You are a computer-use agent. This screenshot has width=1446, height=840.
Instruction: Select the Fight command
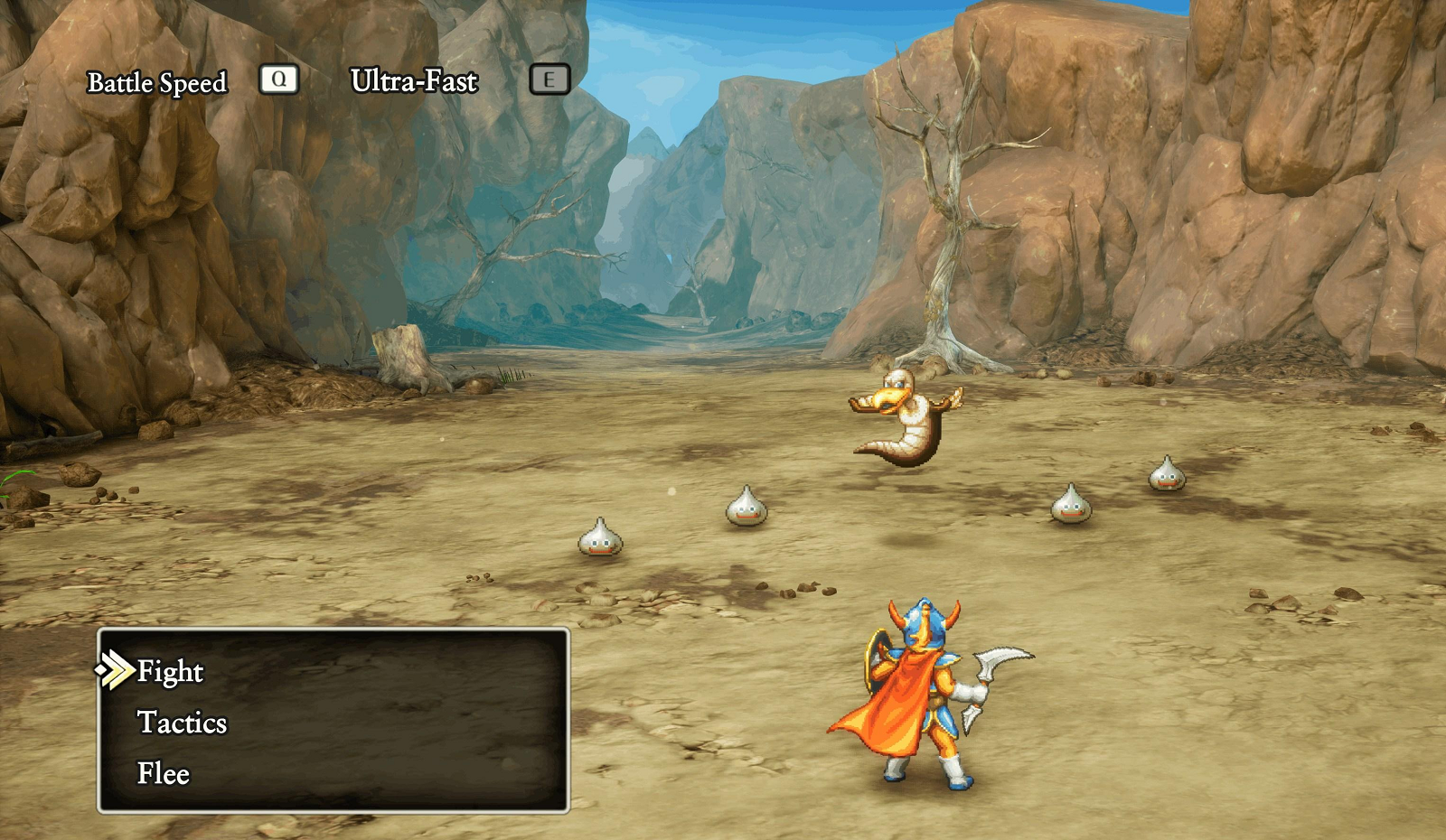point(170,671)
